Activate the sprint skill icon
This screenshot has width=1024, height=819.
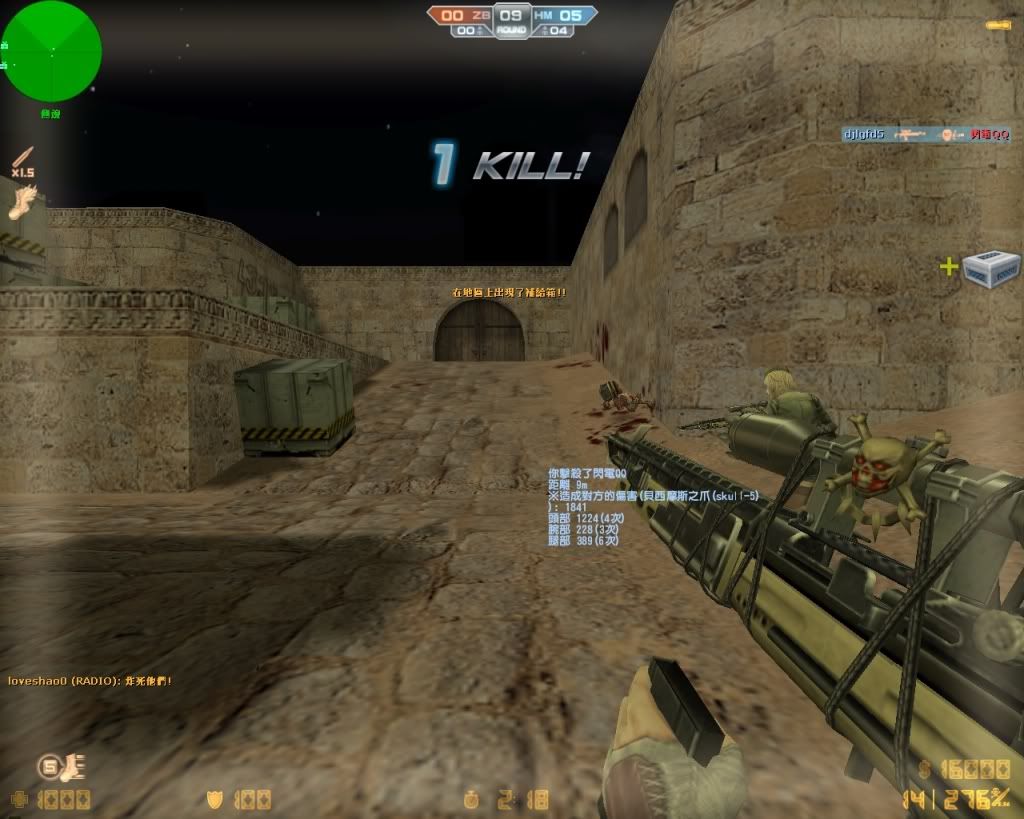(62, 767)
